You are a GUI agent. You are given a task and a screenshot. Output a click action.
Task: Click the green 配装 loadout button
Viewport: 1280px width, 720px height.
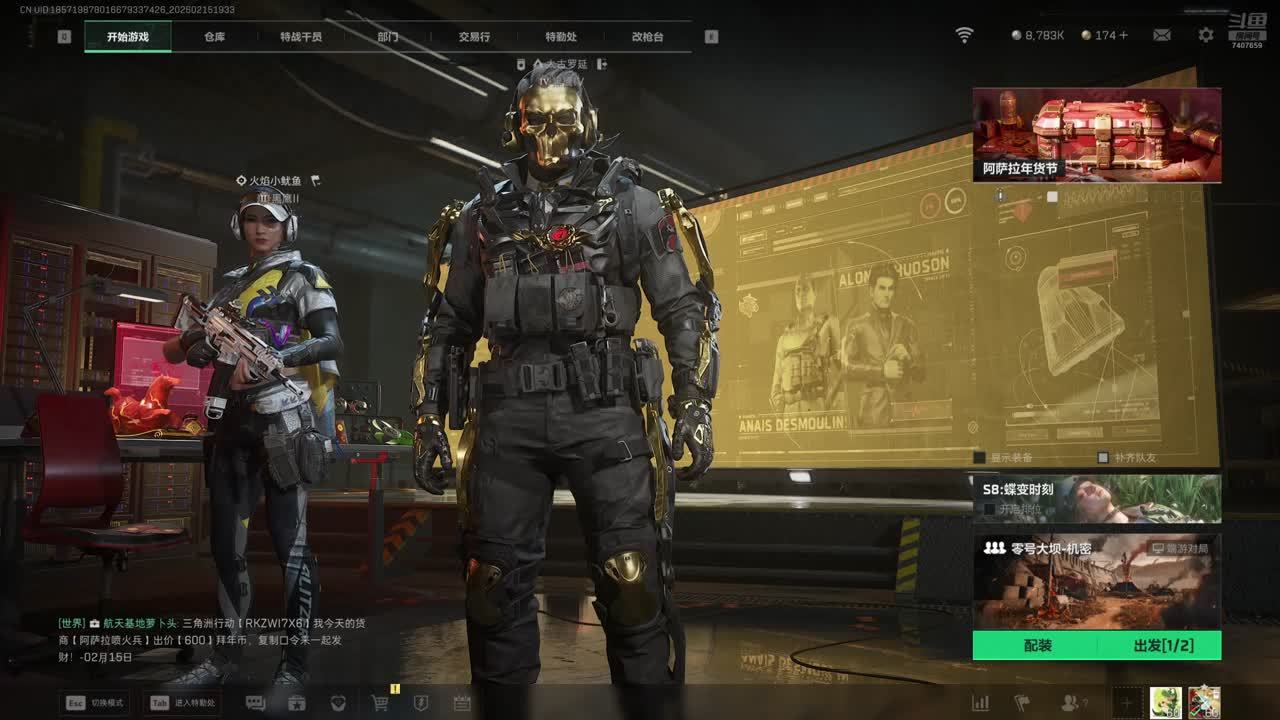coord(1038,646)
